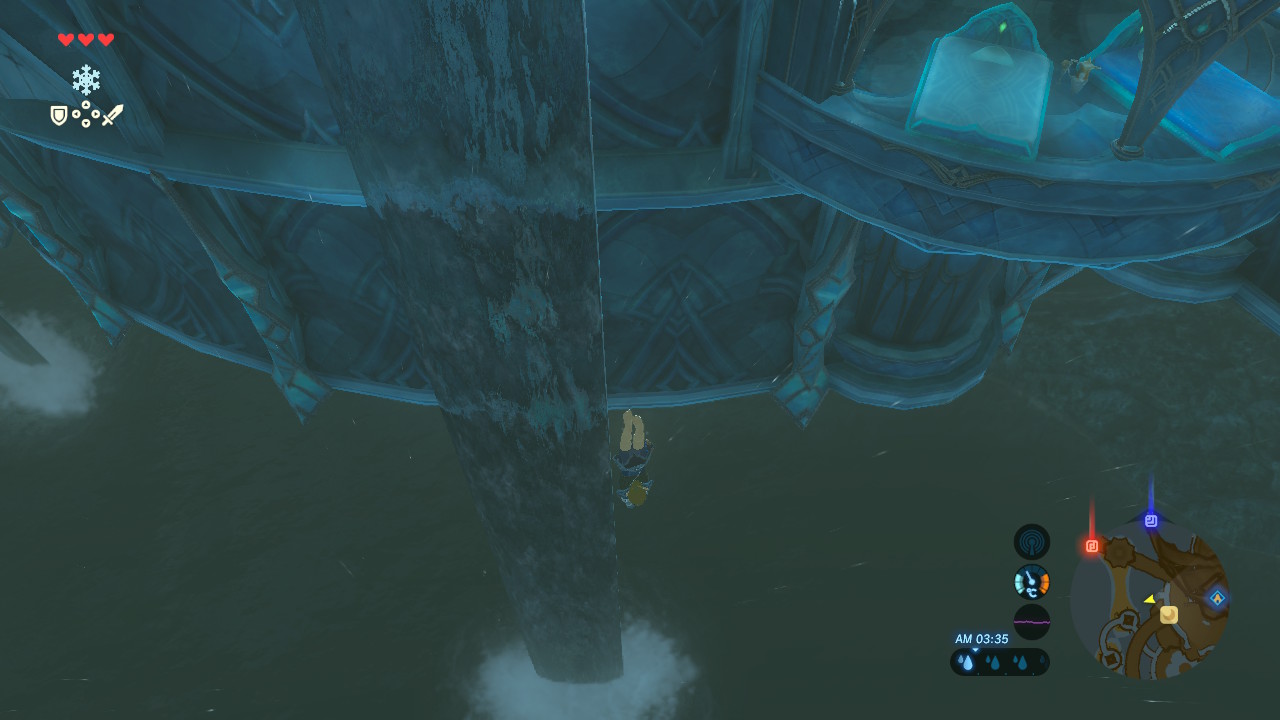Select the red terminal marker on minimap
This screenshot has height=720, width=1280.
[x=1092, y=546]
